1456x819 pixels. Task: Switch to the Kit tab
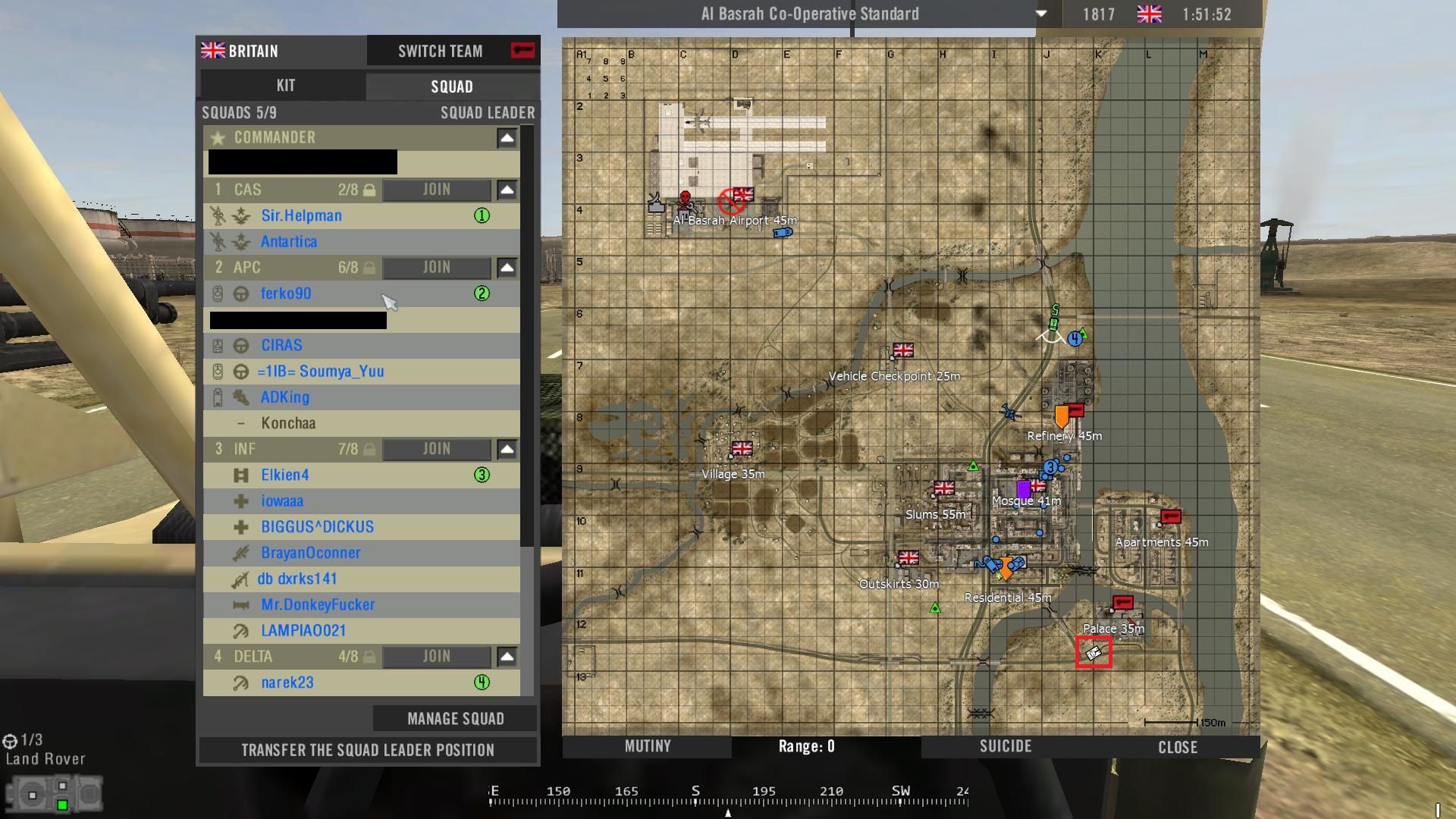pyautogui.click(x=285, y=86)
